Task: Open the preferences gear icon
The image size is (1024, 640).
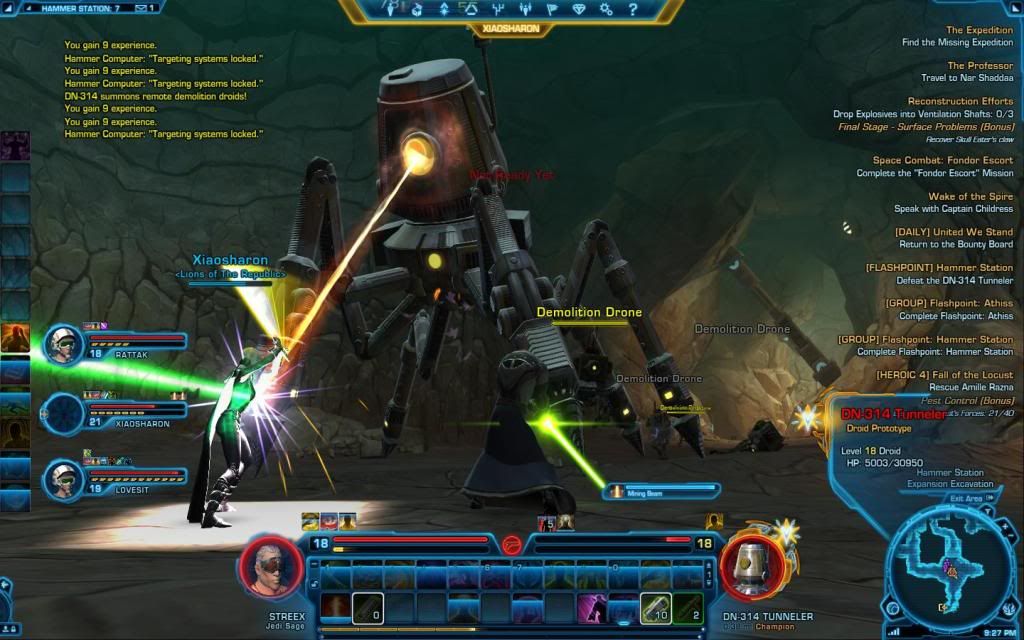Action: tap(606, 9)
